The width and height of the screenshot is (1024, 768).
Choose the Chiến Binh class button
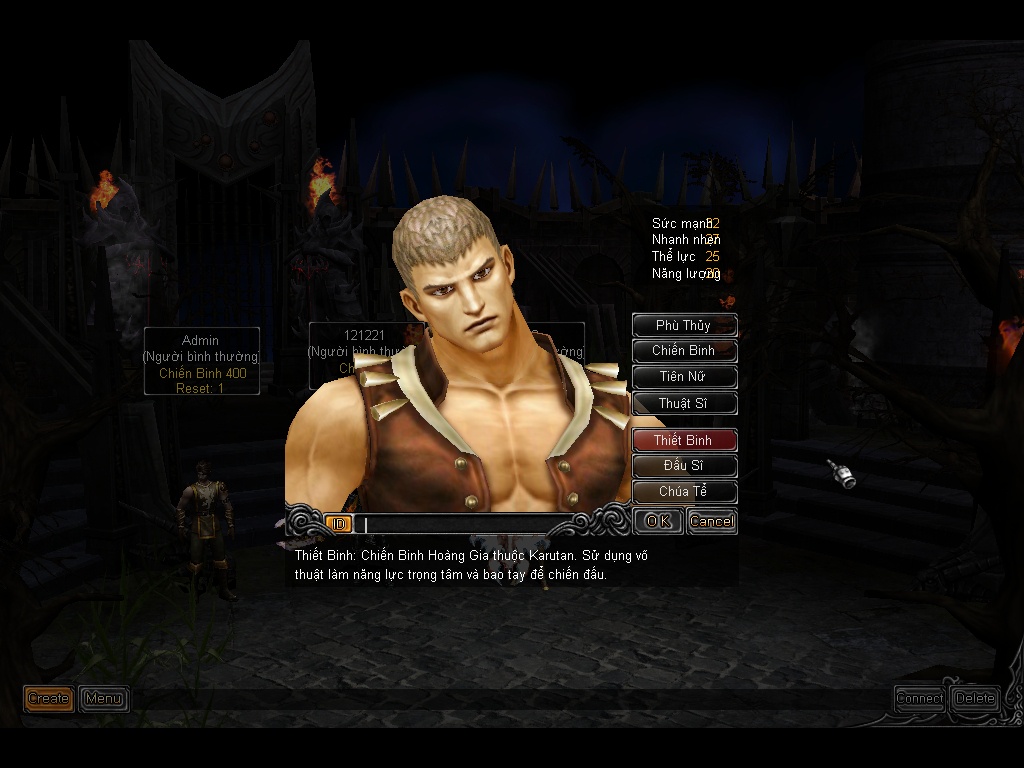pyautogui.click(x=684, y=351)
